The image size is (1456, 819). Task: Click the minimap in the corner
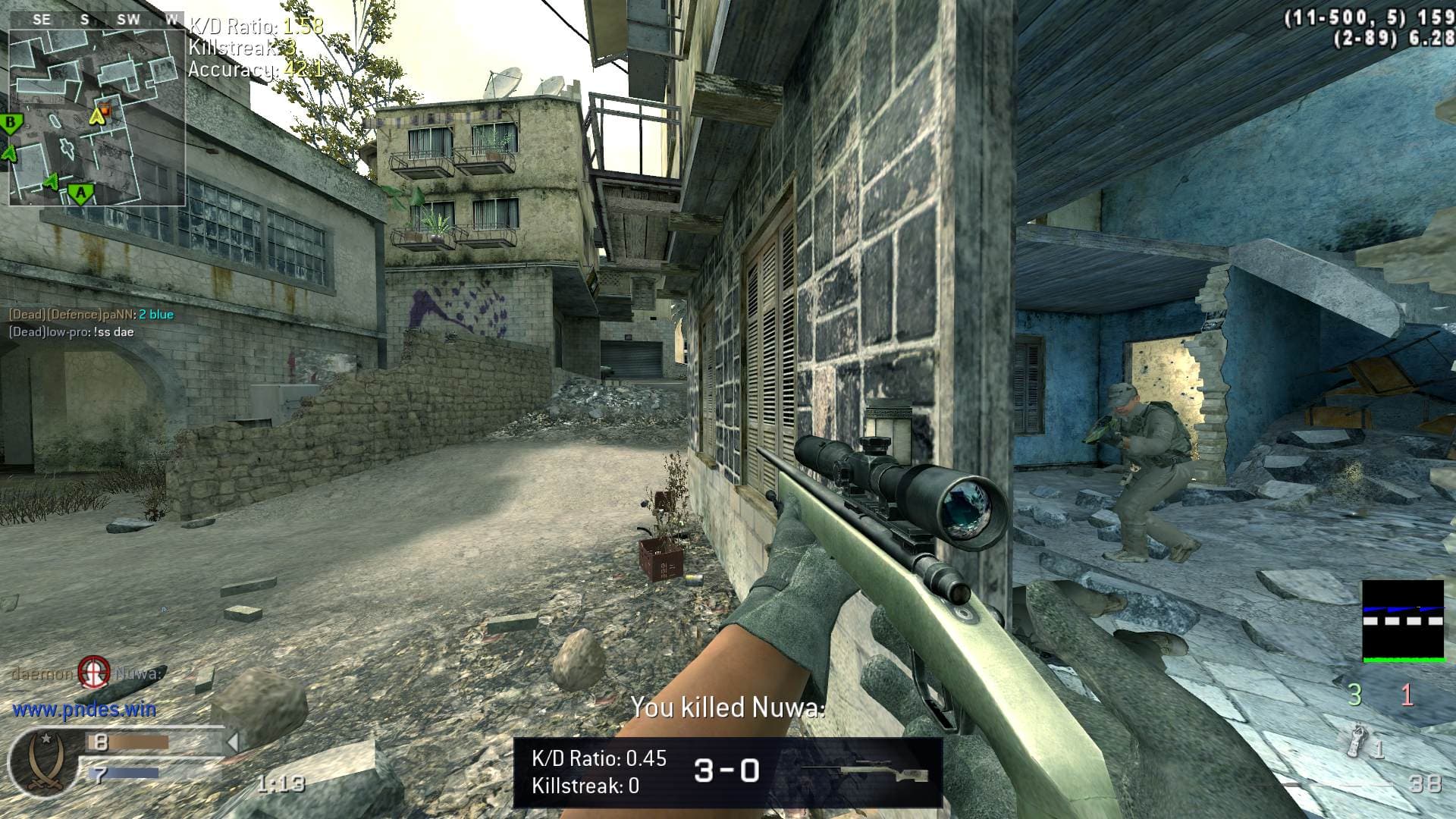click(97, 118)
